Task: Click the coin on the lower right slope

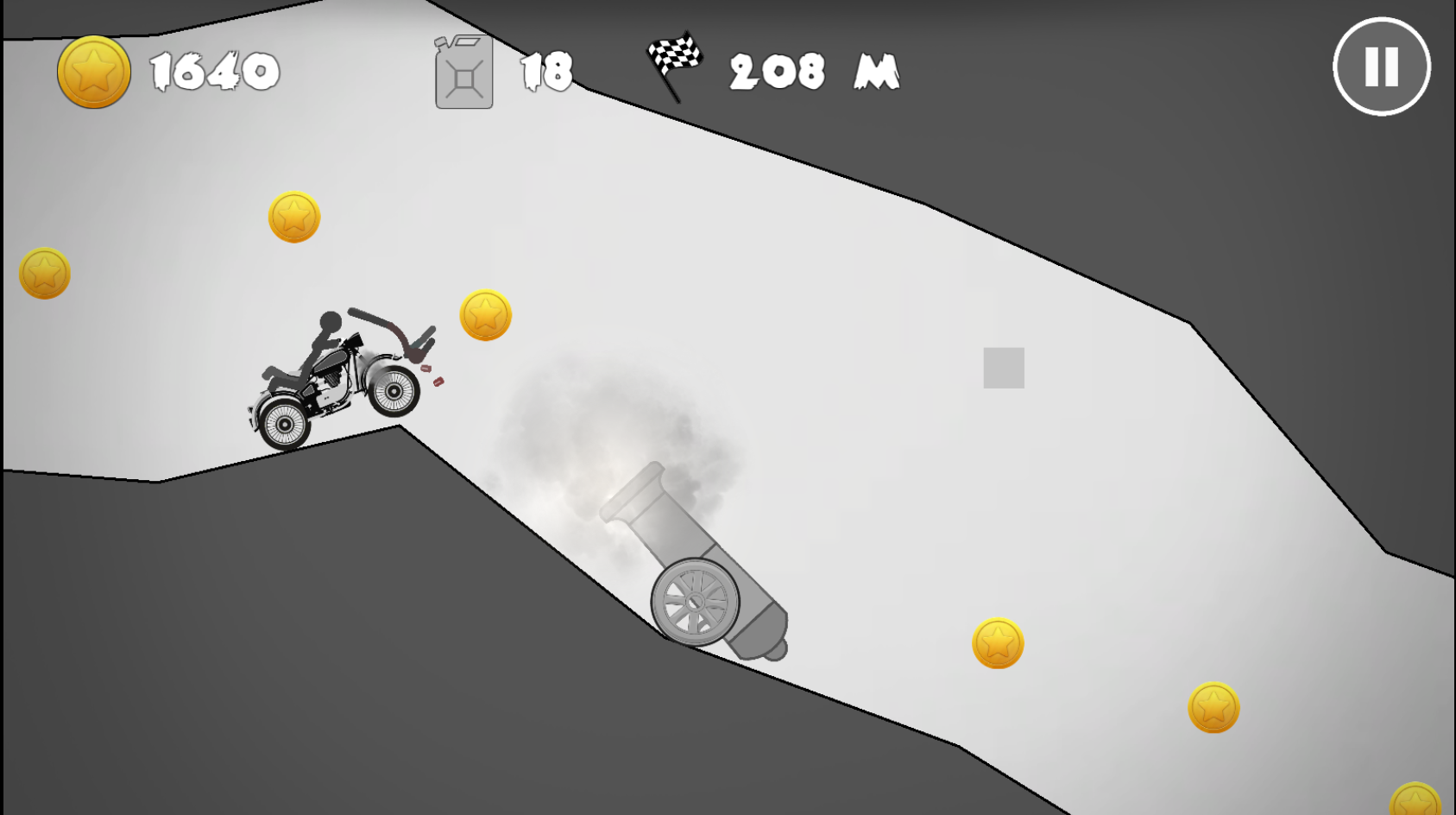Action: 1213,706
